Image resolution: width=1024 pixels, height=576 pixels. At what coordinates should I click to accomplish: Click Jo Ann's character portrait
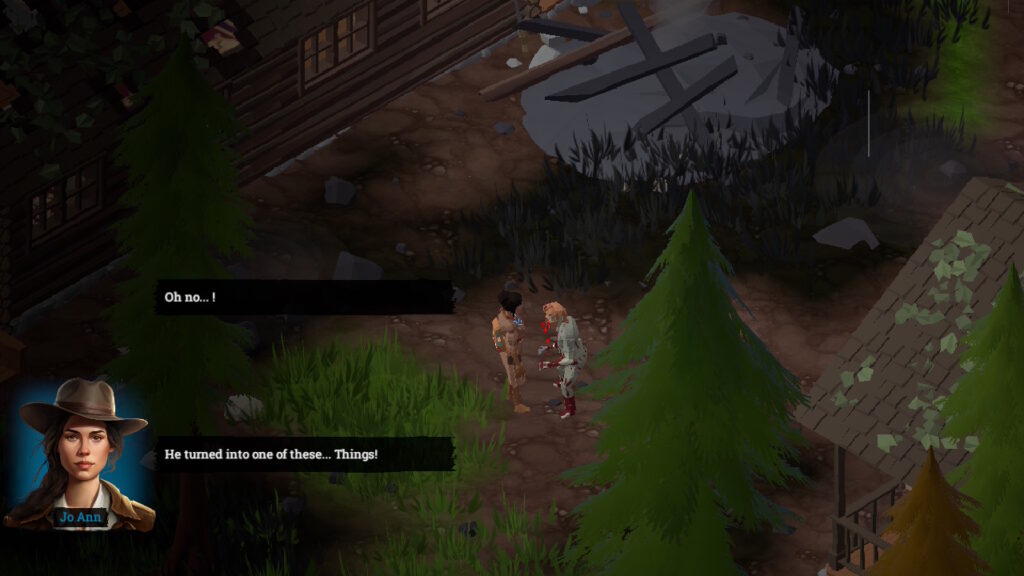point(80,452)
